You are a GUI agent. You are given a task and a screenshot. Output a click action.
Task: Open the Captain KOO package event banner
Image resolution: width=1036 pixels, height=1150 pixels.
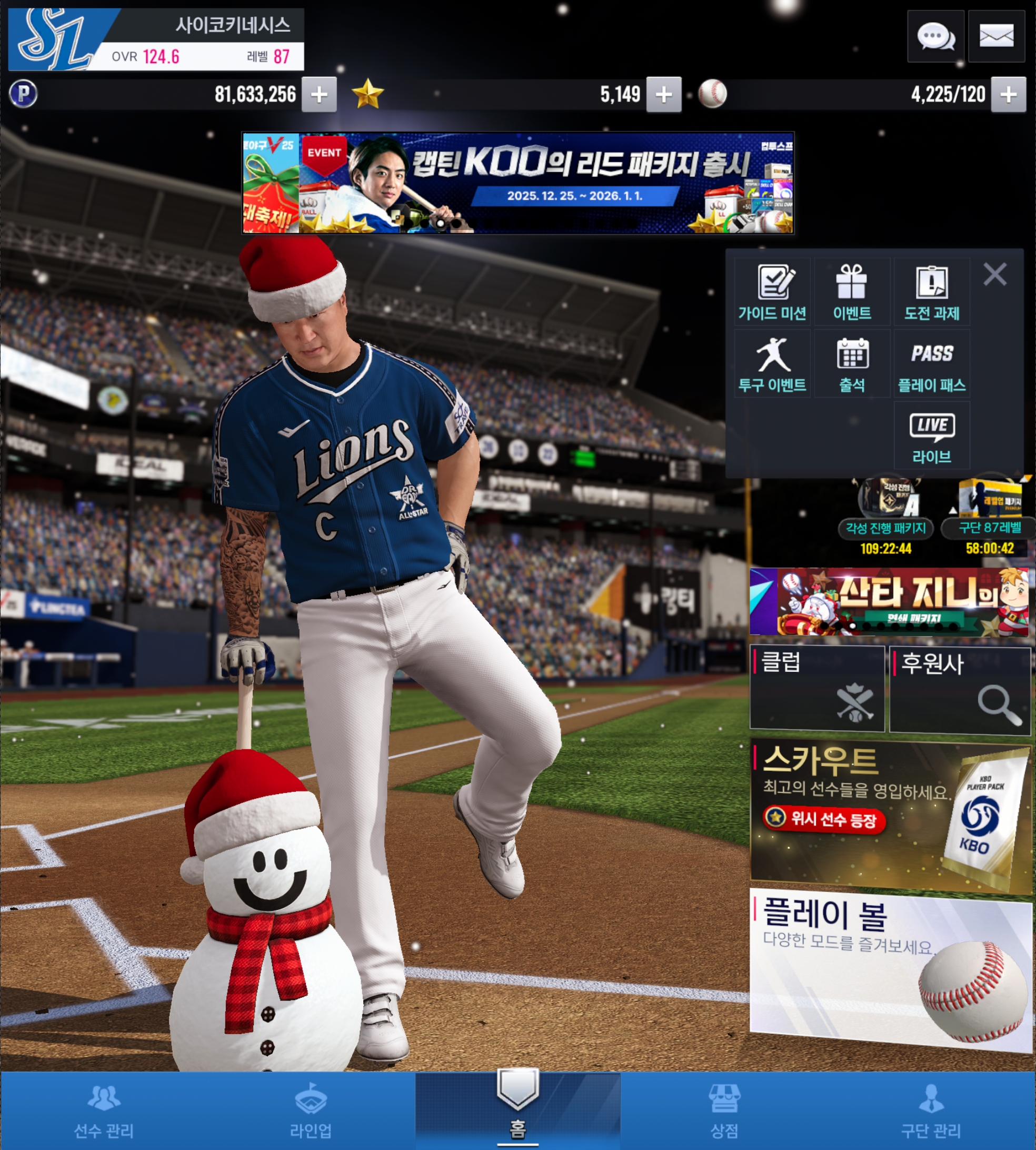(x=517, y=183)
